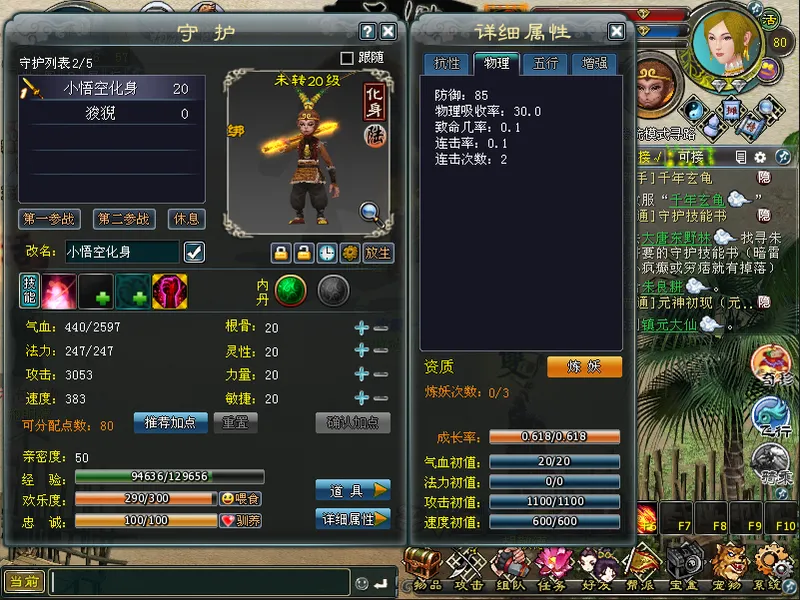
Task: Switch to the 增强 enhancement tab
Action: 595,64
